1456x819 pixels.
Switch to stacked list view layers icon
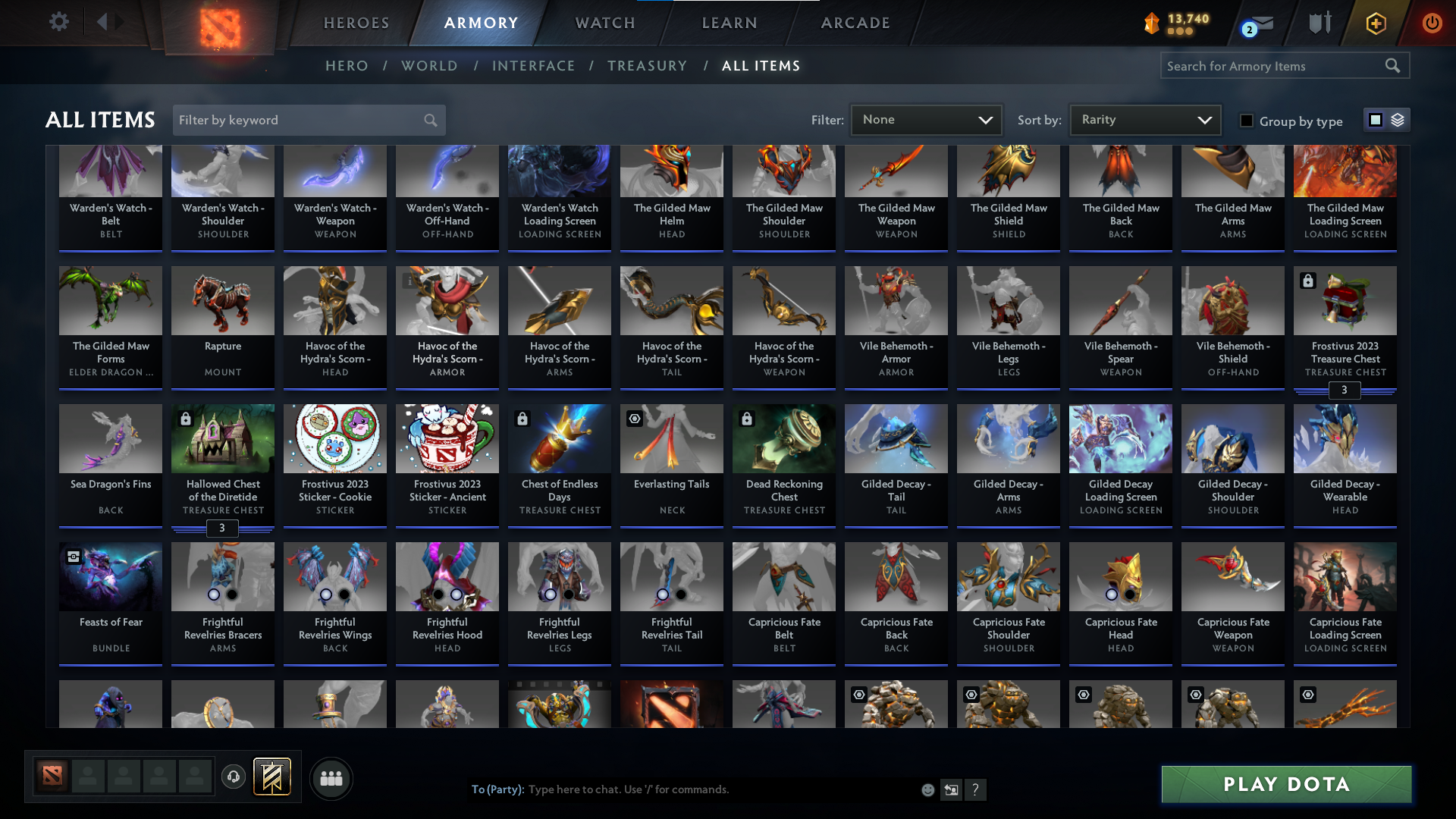(1399, 119)
